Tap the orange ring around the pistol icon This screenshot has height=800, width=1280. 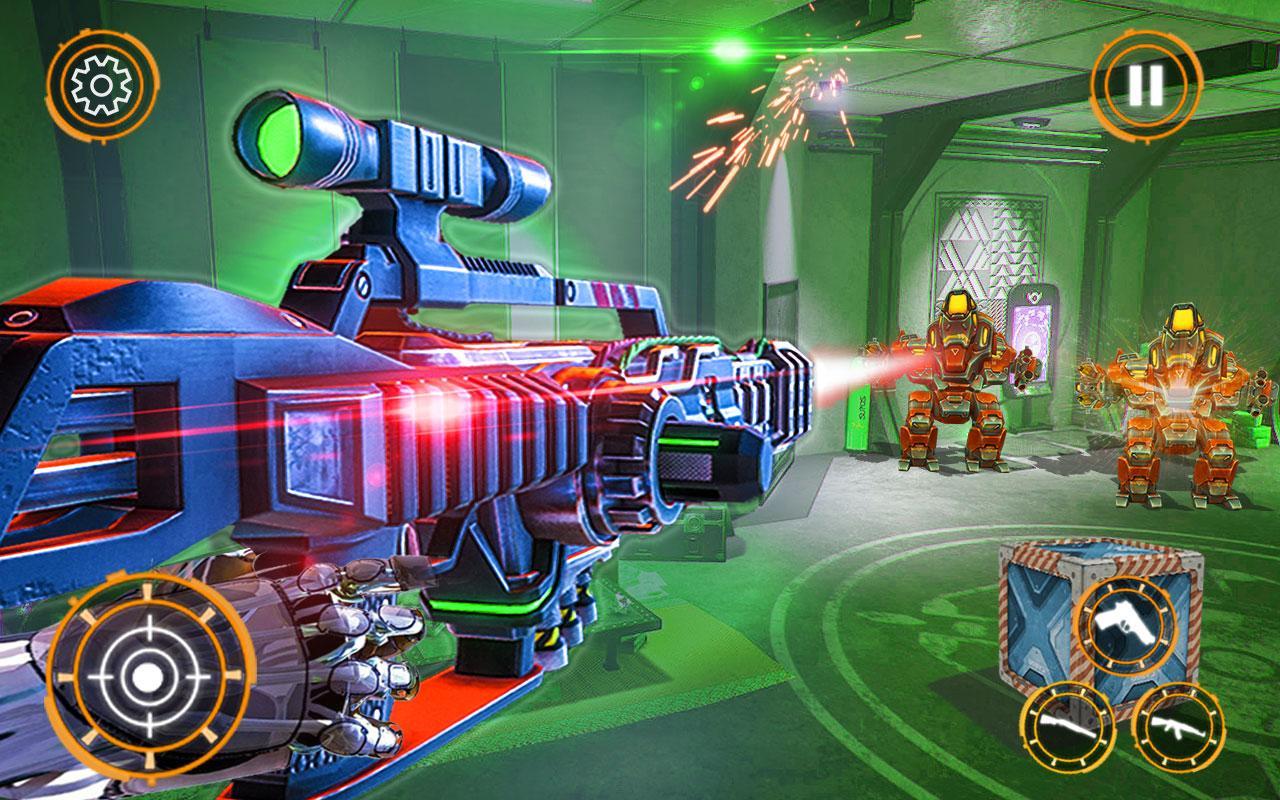(x=1124, y=577)
